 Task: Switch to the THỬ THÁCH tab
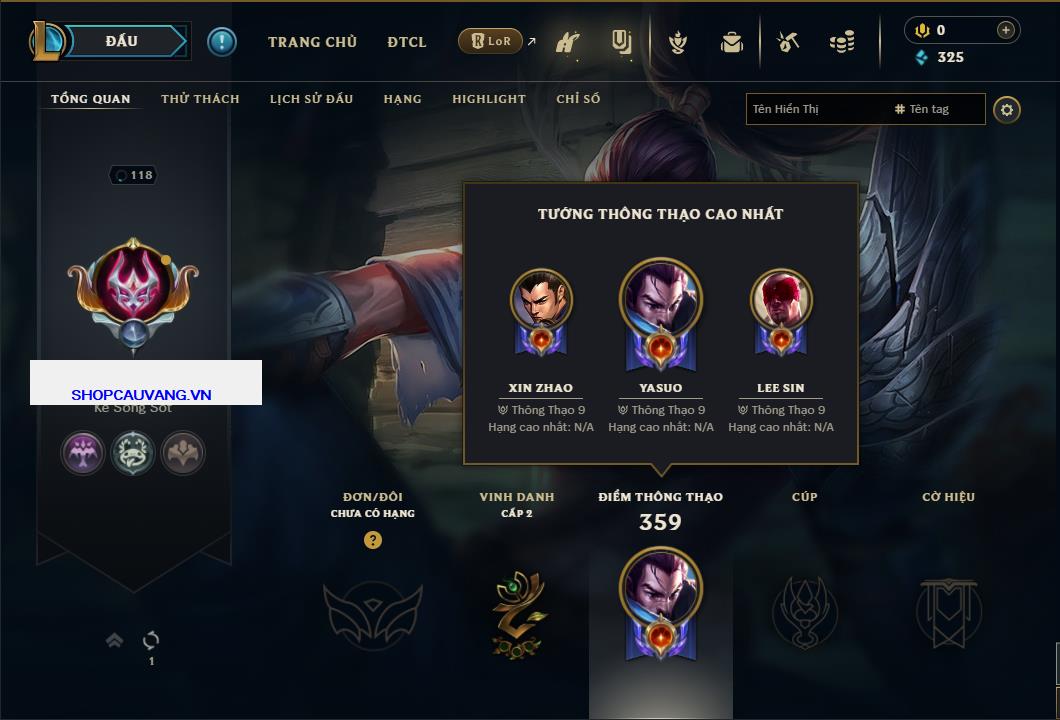pyautogui.click(x=200, y=99)
